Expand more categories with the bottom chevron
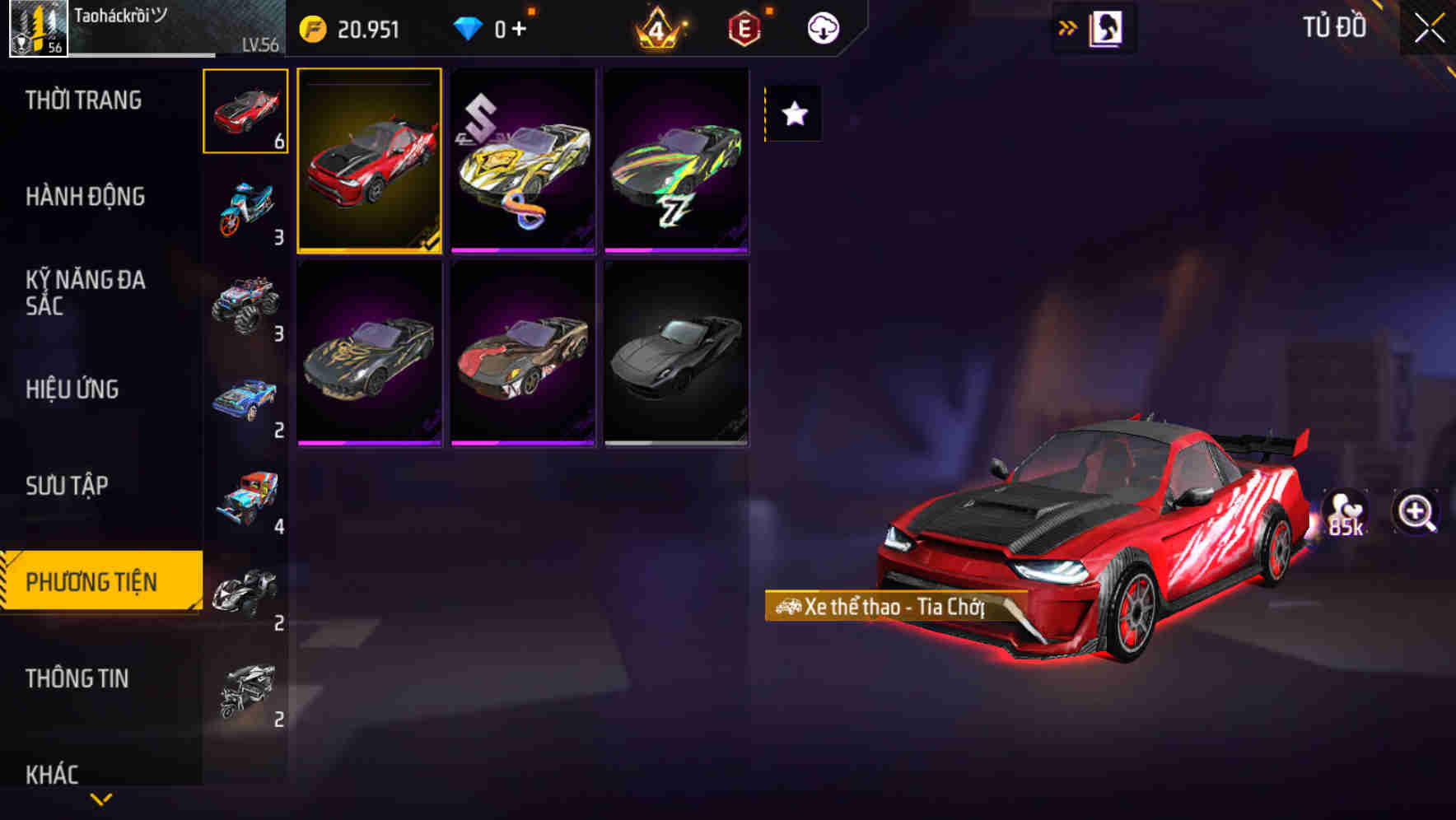This screenshot has height=820, width=1456. pyautogui.click(x=100, y=797)
